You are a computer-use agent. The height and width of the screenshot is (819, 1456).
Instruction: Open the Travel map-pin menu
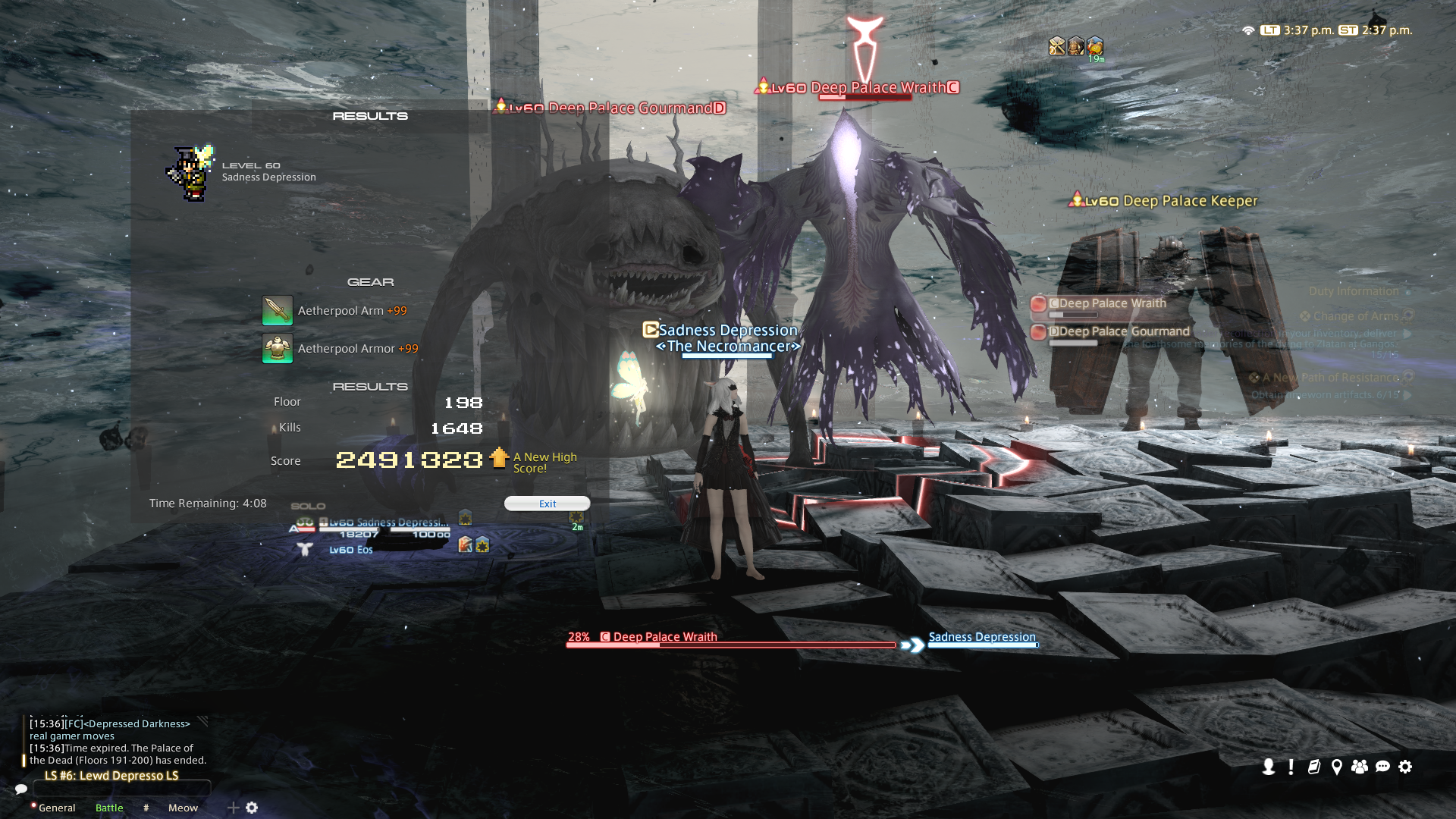[1336, 767]
